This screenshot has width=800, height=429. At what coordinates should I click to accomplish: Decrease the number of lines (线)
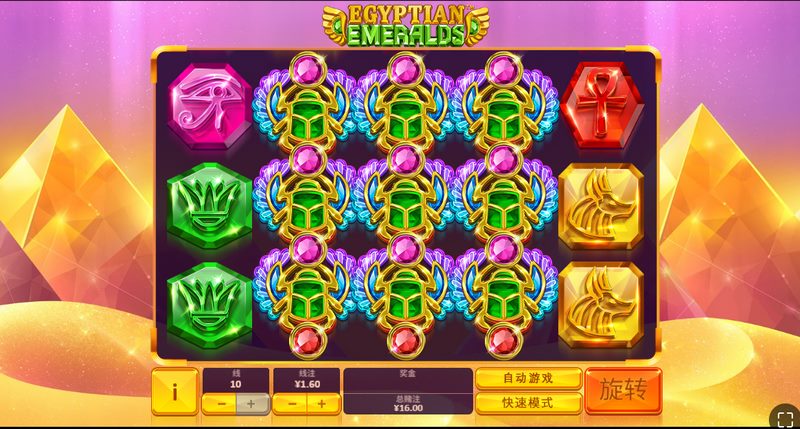click(x=219, y=404)
